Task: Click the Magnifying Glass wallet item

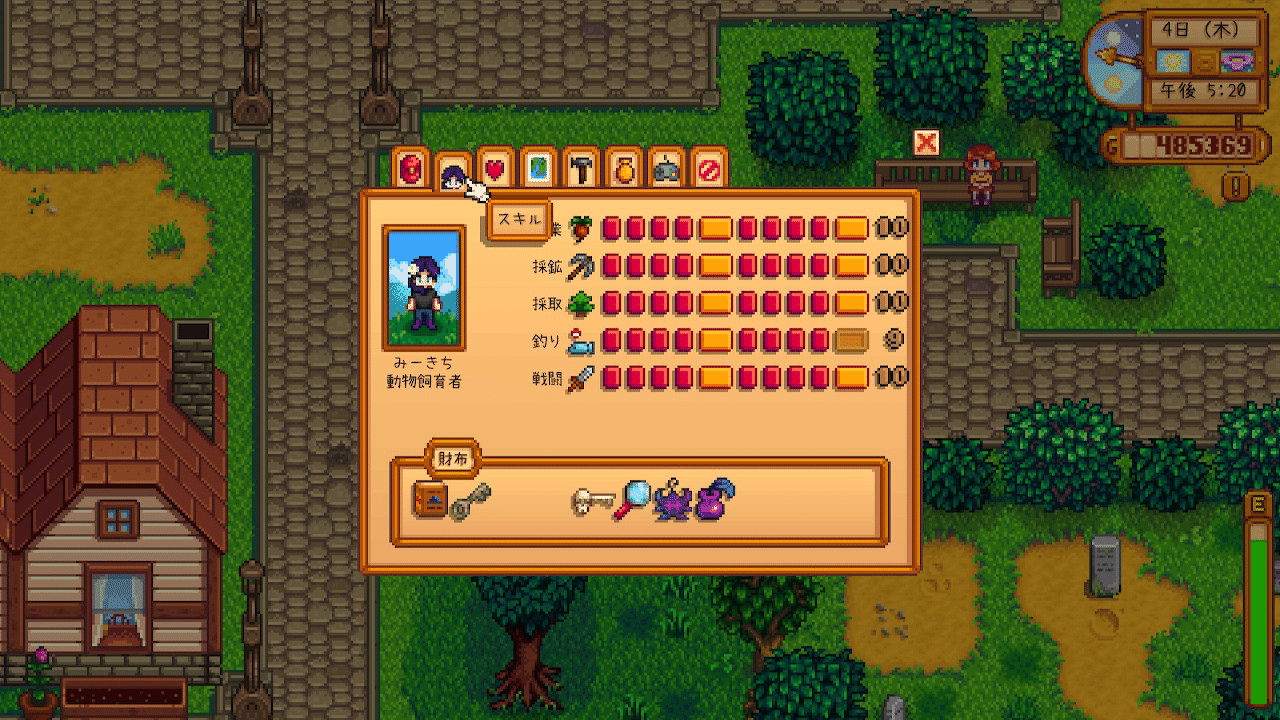Action: [636, 500]
